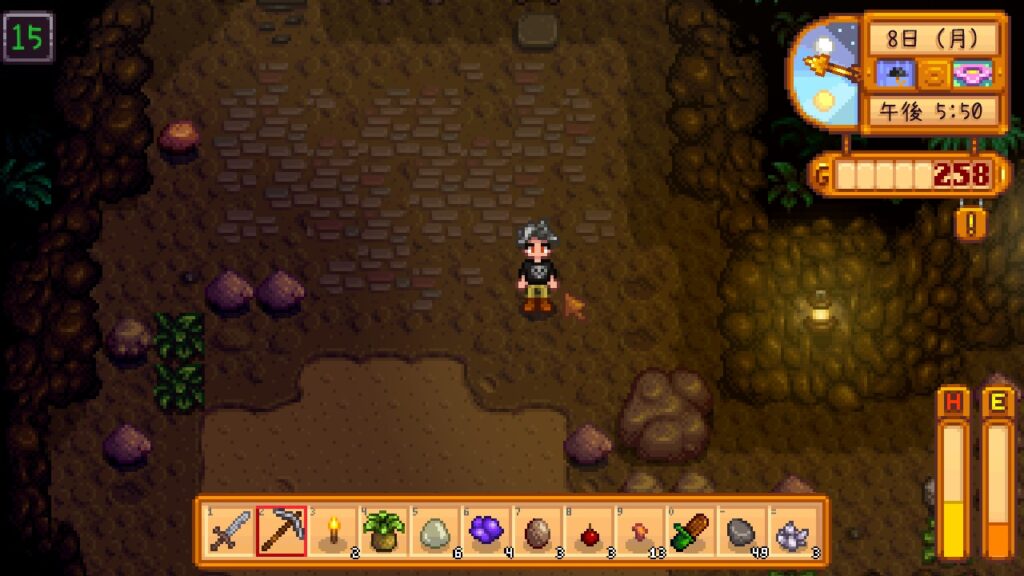This screenshot has height=576, width=1024.
Task: Select the white quartz crystal slot
Action: point(794,531)
